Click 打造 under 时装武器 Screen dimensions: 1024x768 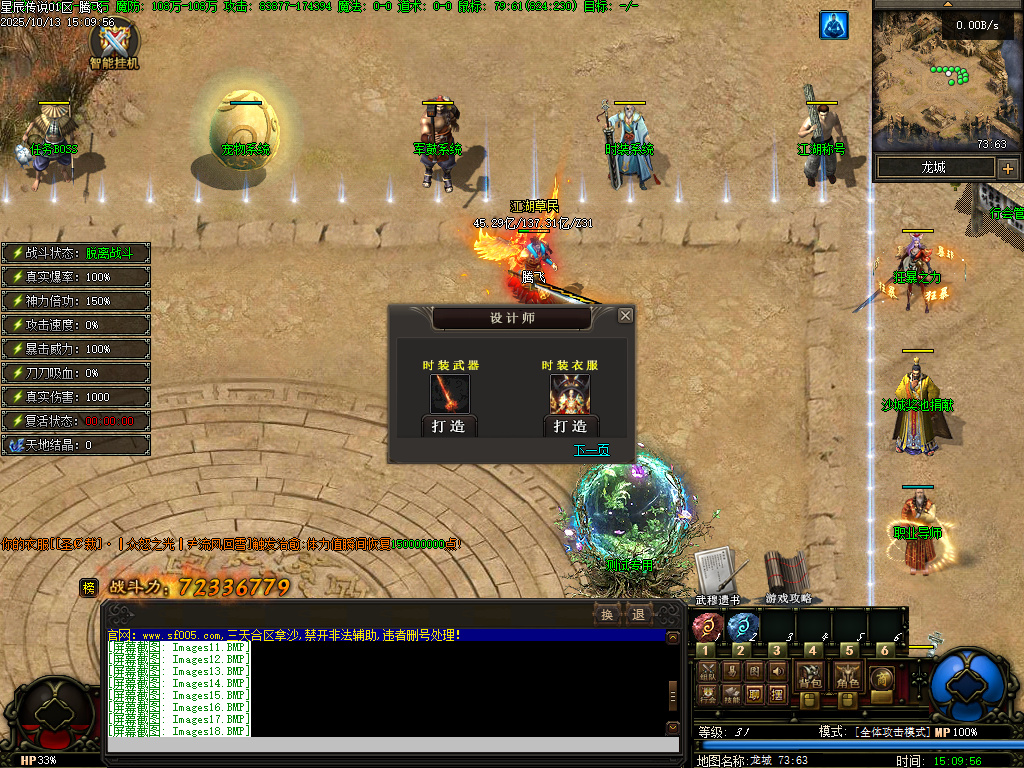pos(449,426)
